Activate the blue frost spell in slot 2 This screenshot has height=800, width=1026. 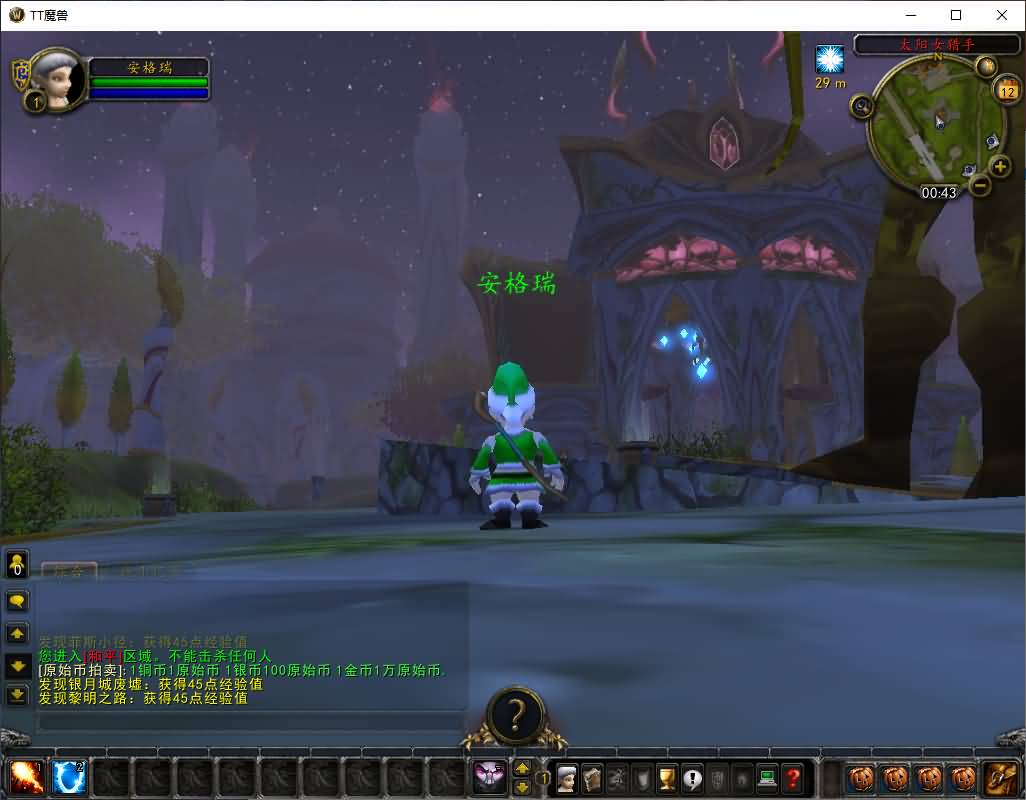(x=68, y=777)
